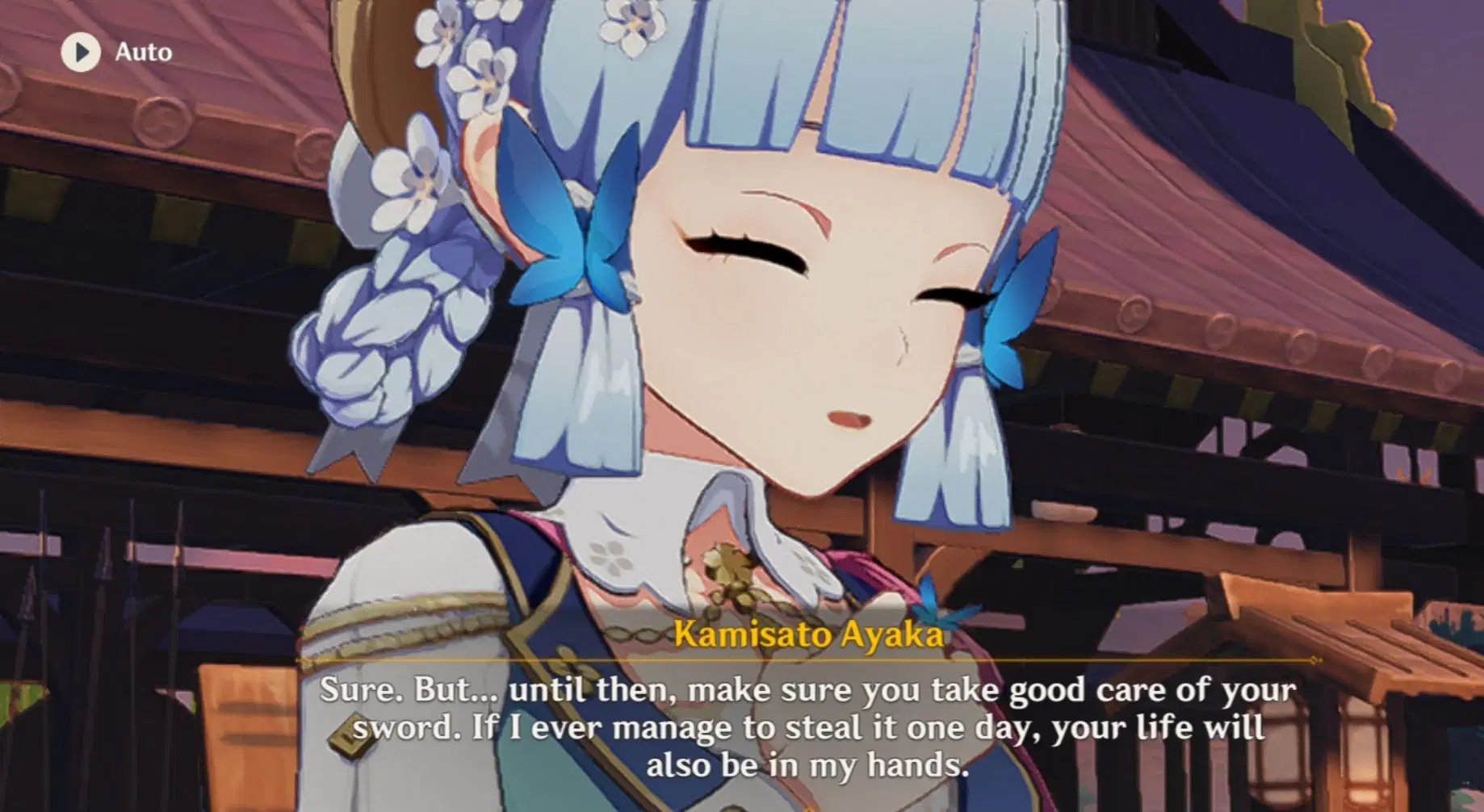Toggle Auto mode off by clicking its icon
The width and height of the screenshot is (1484, 812).
click(x=80, y=52)
